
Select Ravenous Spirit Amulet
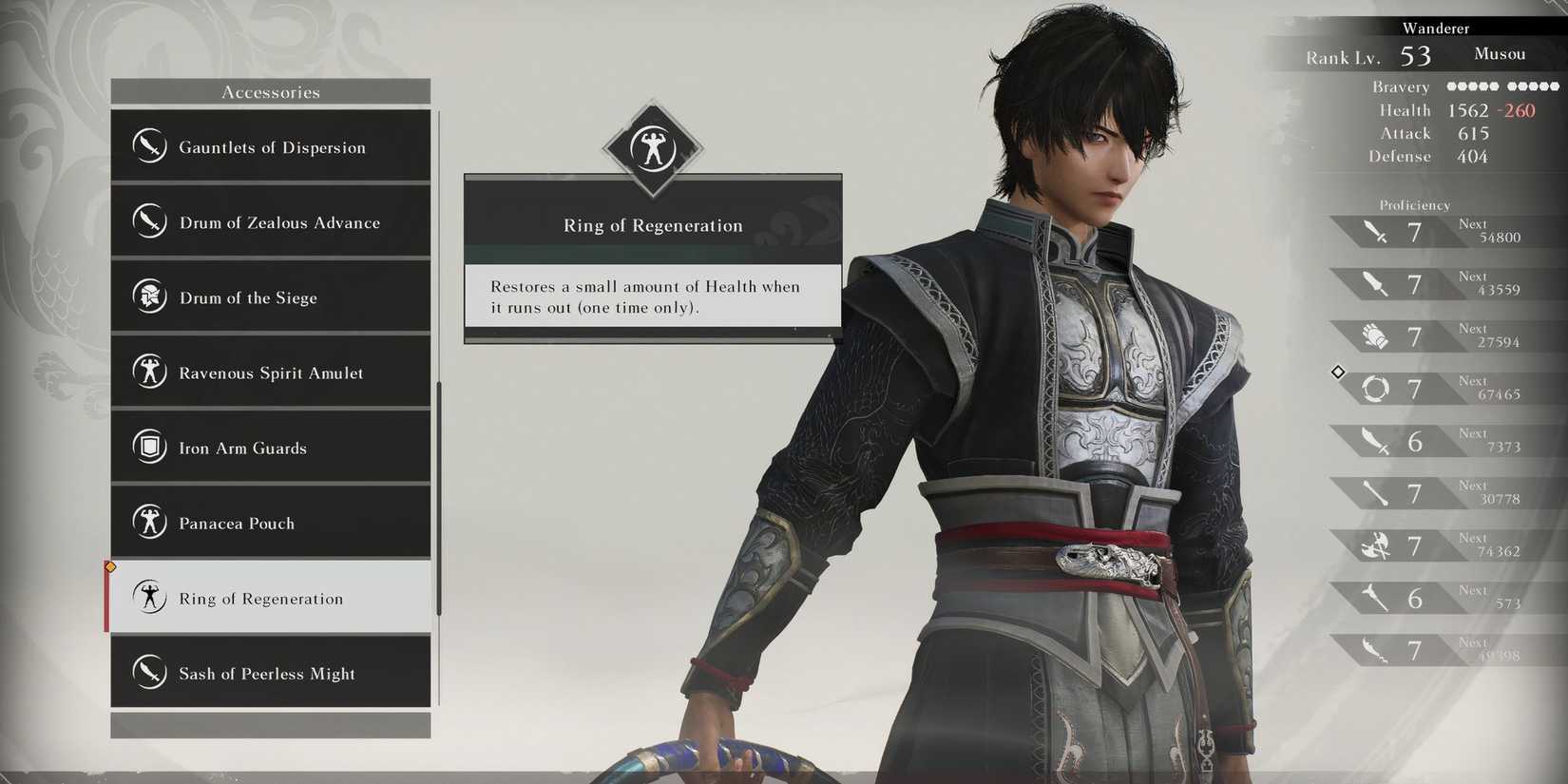point(272,373)
